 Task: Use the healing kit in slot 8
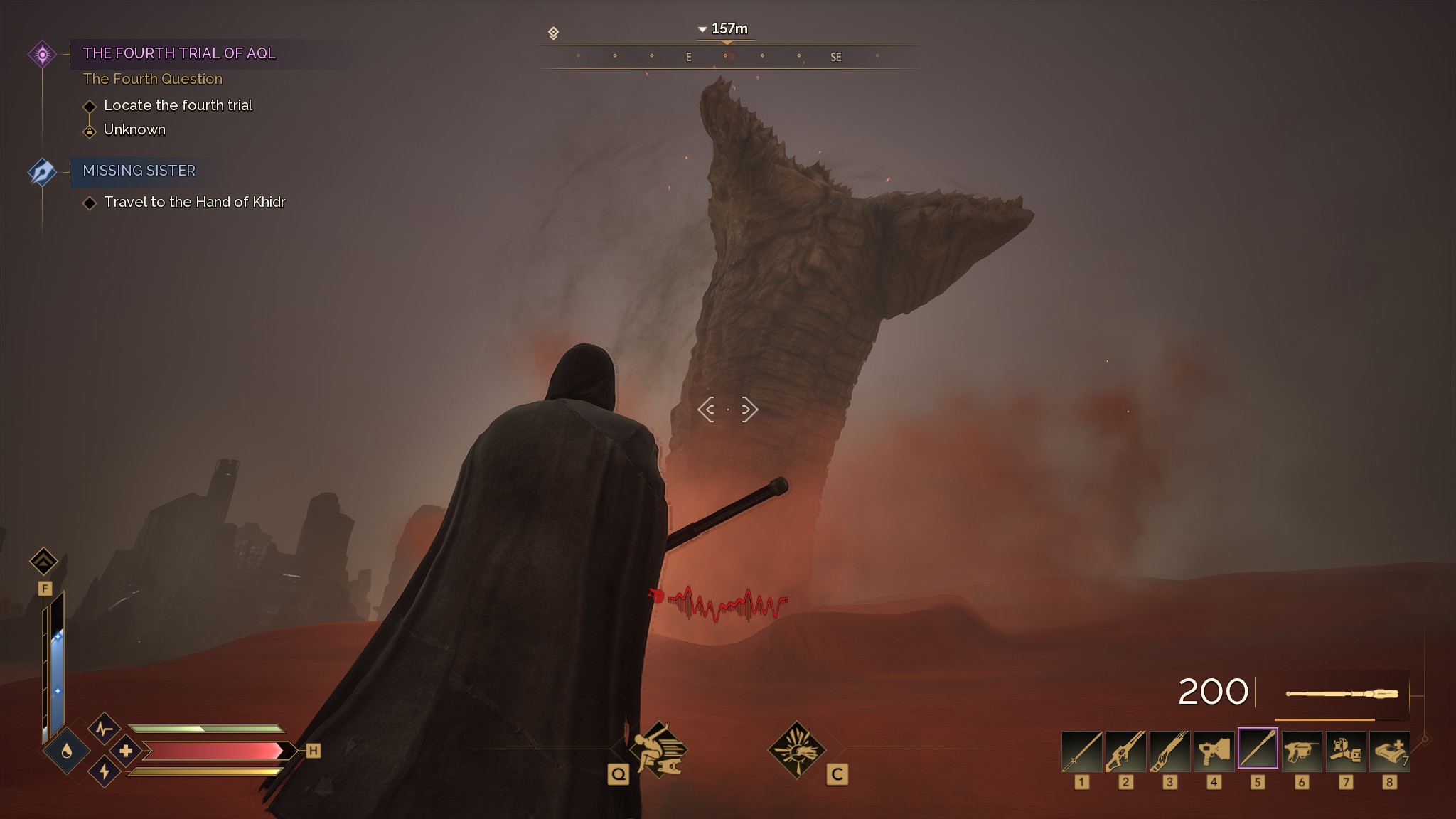click(1390, 751)
